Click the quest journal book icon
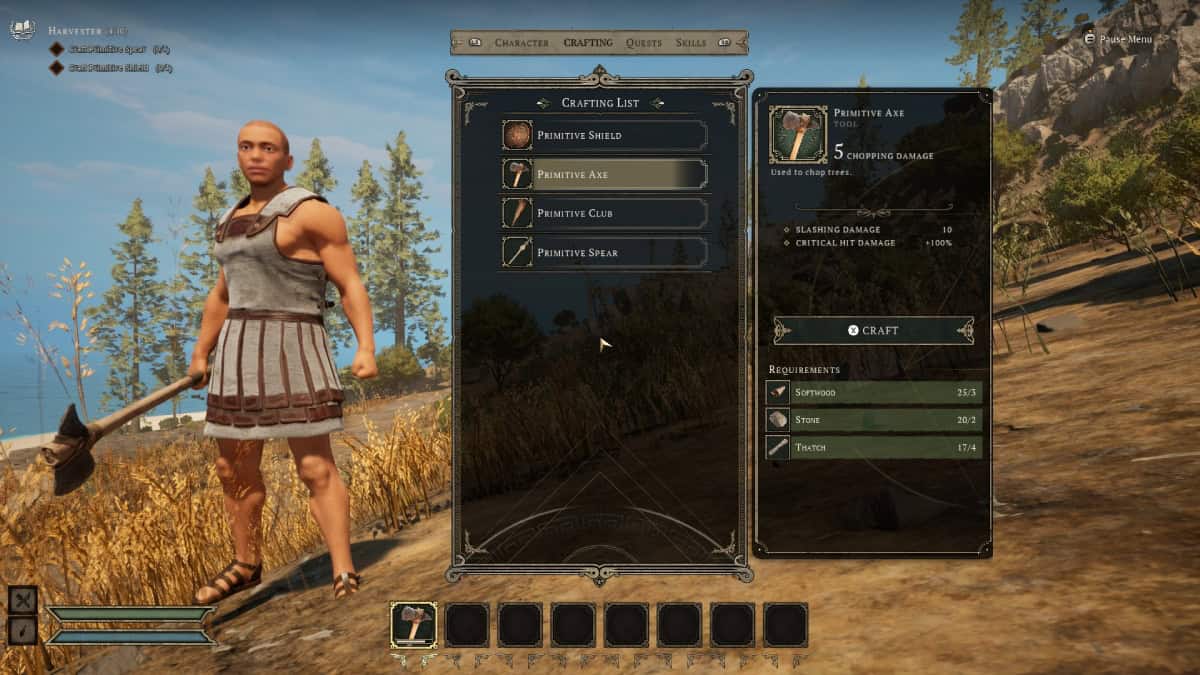The width and height of the screenshot is (1200, 675). 22,30
